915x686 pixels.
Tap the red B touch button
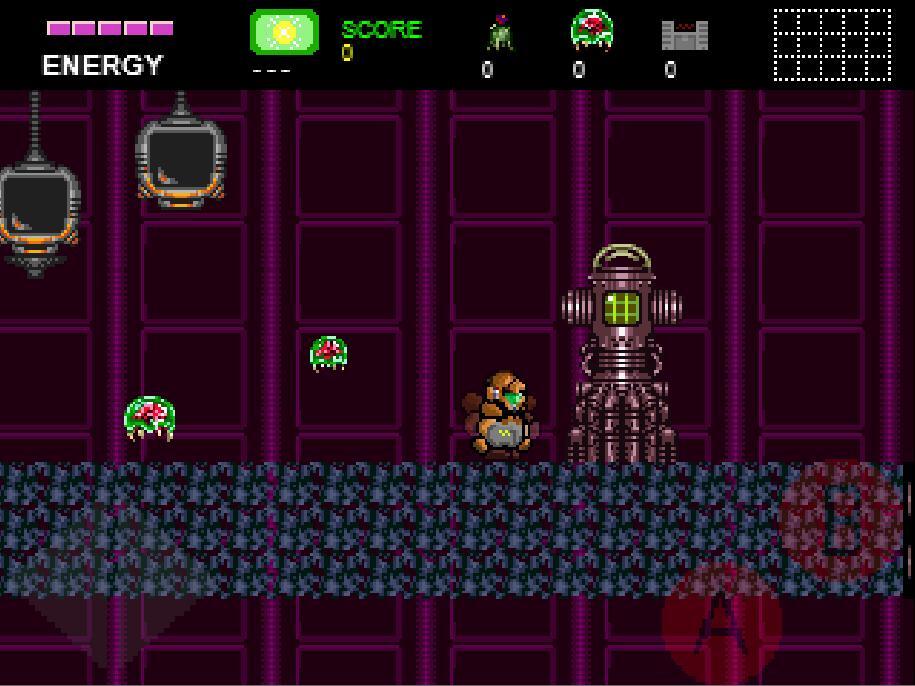[x=841, y=520]
